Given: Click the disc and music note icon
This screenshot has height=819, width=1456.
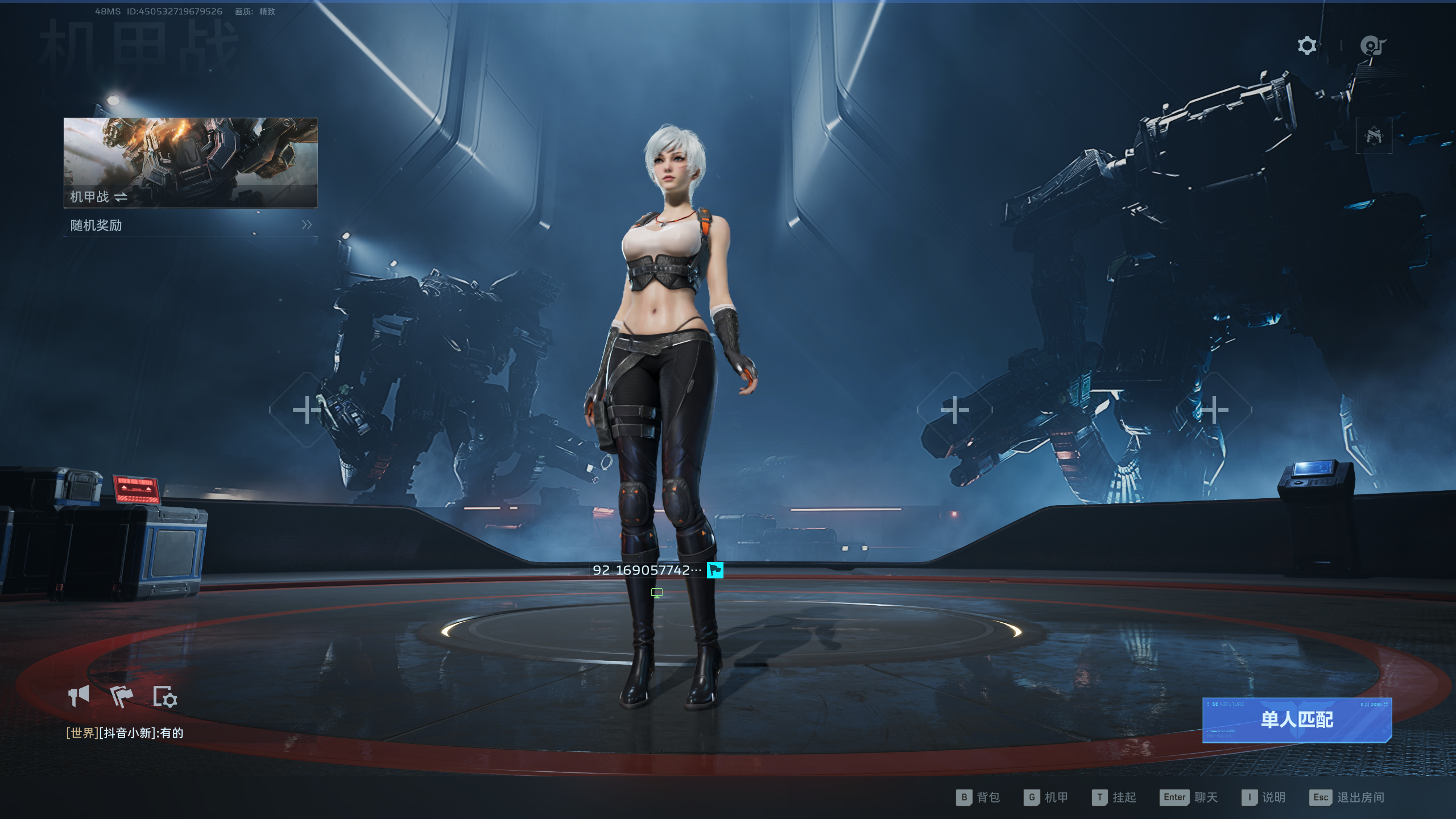Looking at the screenshot, I should 1372,45.
